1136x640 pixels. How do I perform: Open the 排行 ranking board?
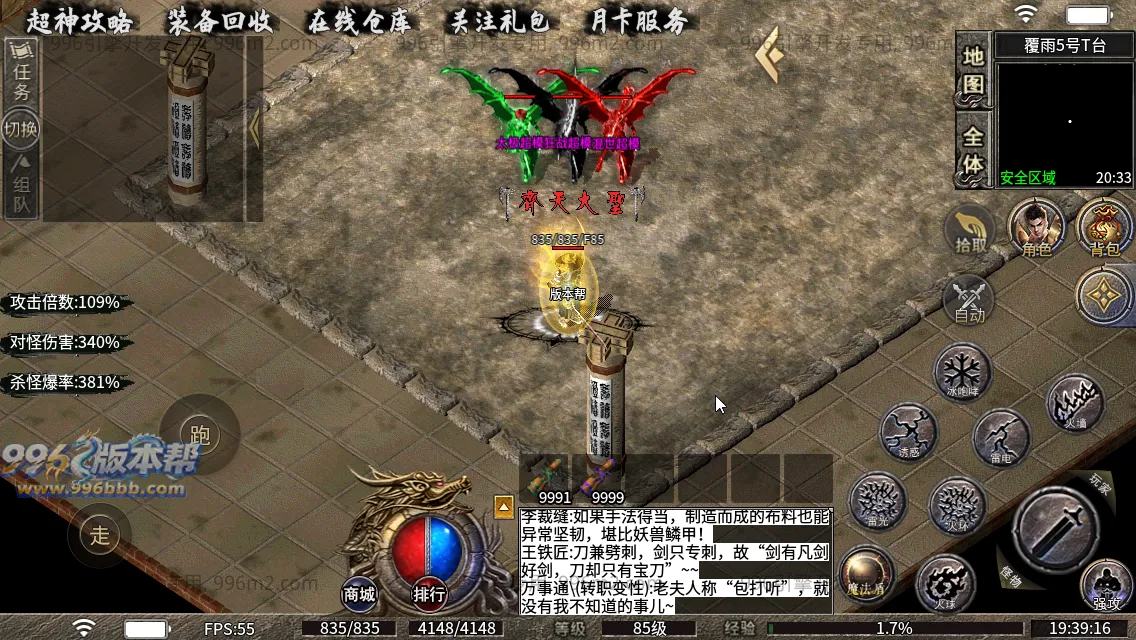pyautogui.click(x=429, y=594)
